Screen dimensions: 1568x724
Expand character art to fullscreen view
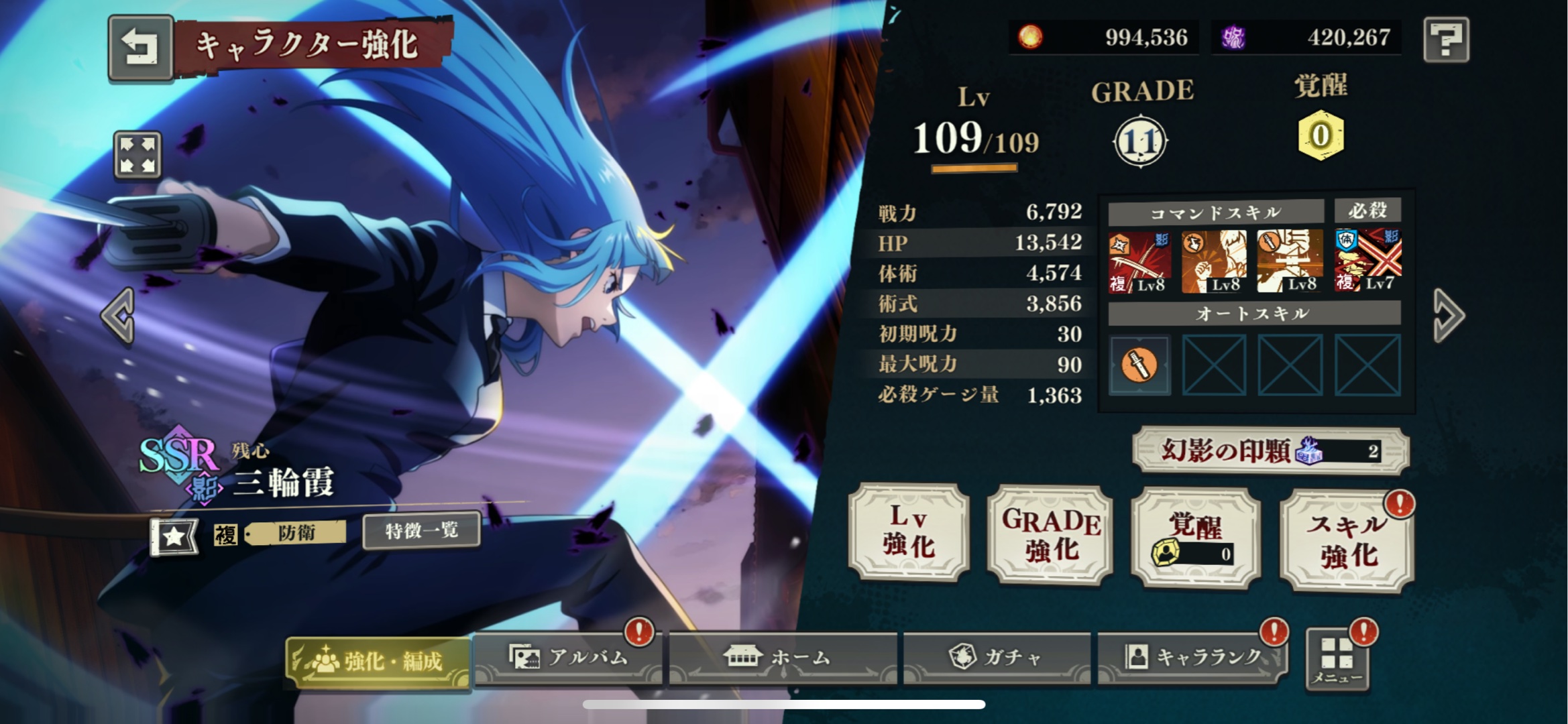137,155
